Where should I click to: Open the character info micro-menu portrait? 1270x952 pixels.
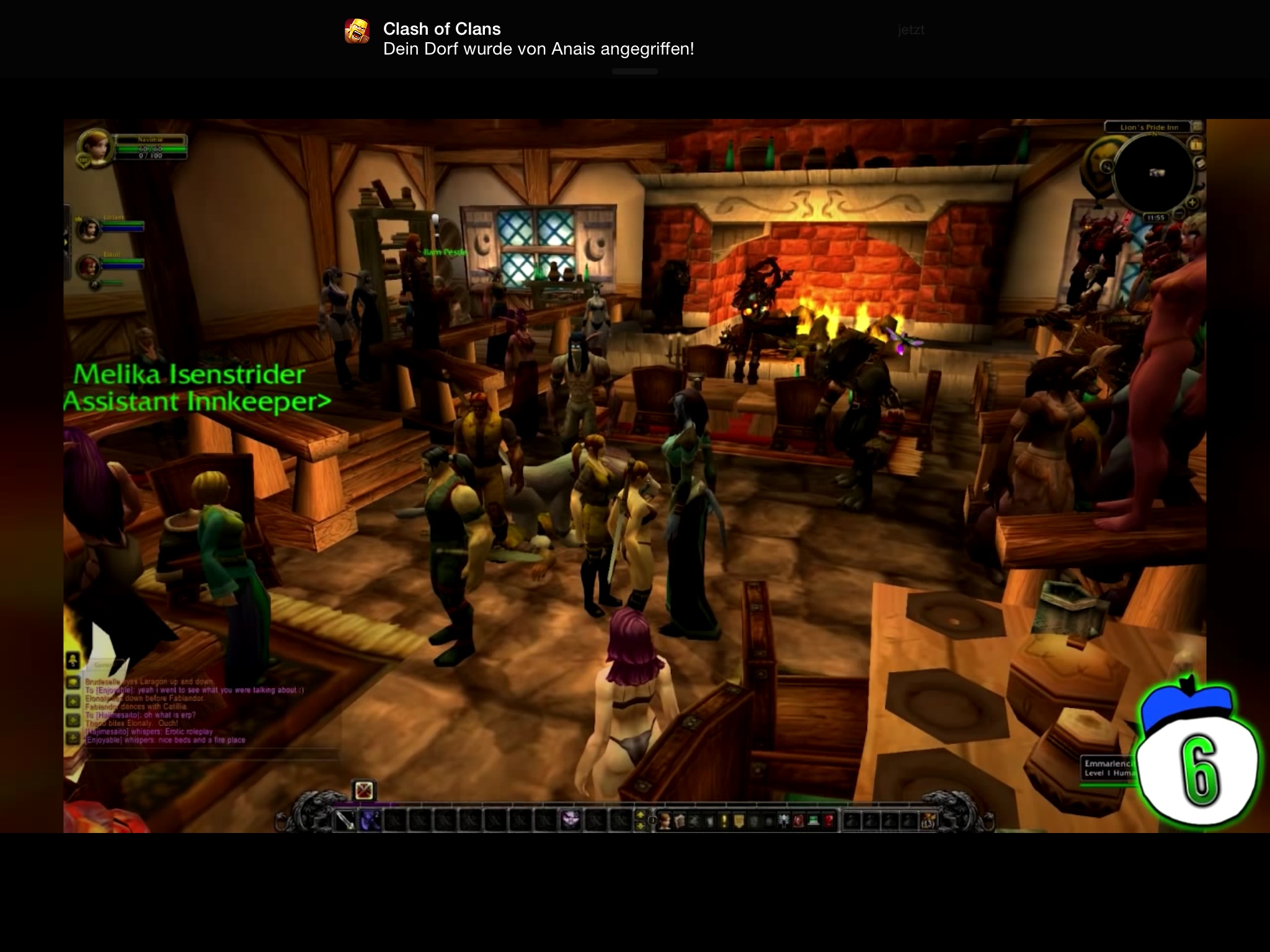(665, 821)
